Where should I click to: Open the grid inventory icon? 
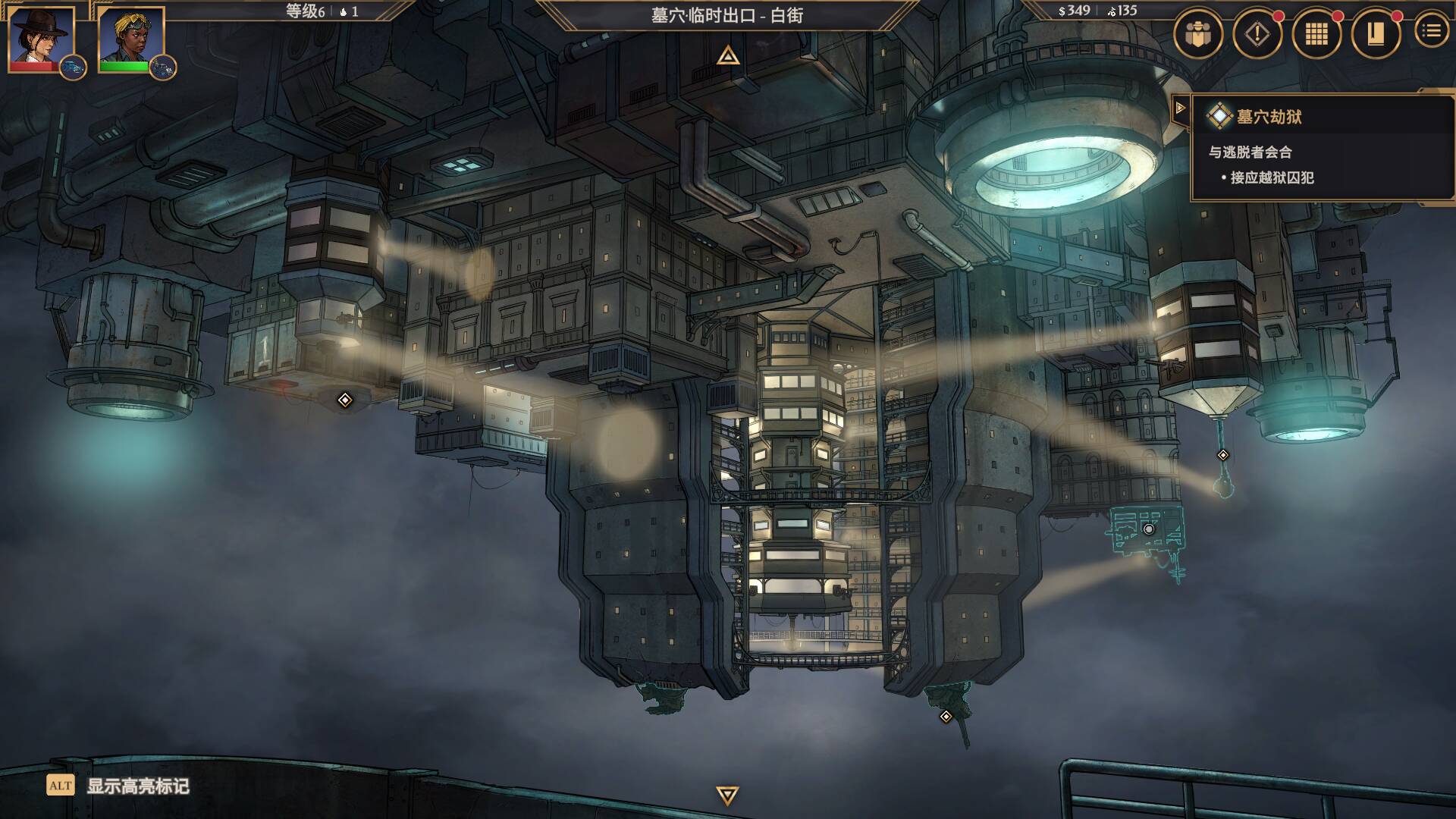click(x=1316, y=33)
